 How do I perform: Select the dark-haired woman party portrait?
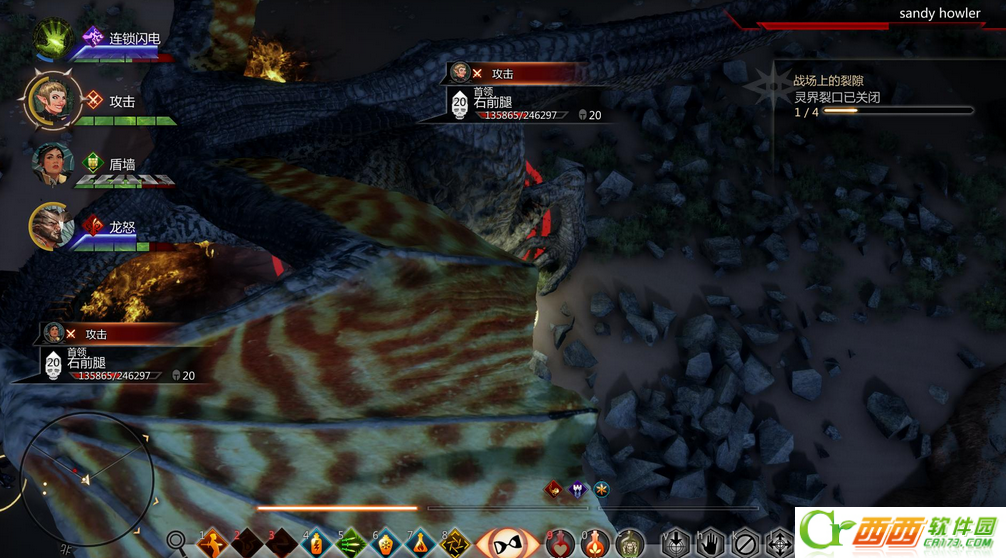click(51, 163)
